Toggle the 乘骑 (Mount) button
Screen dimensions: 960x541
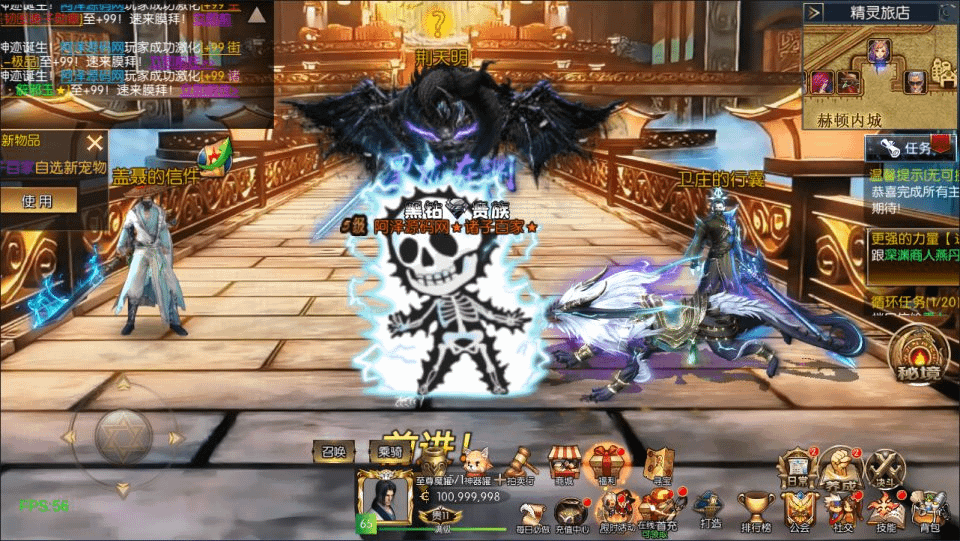390,452
